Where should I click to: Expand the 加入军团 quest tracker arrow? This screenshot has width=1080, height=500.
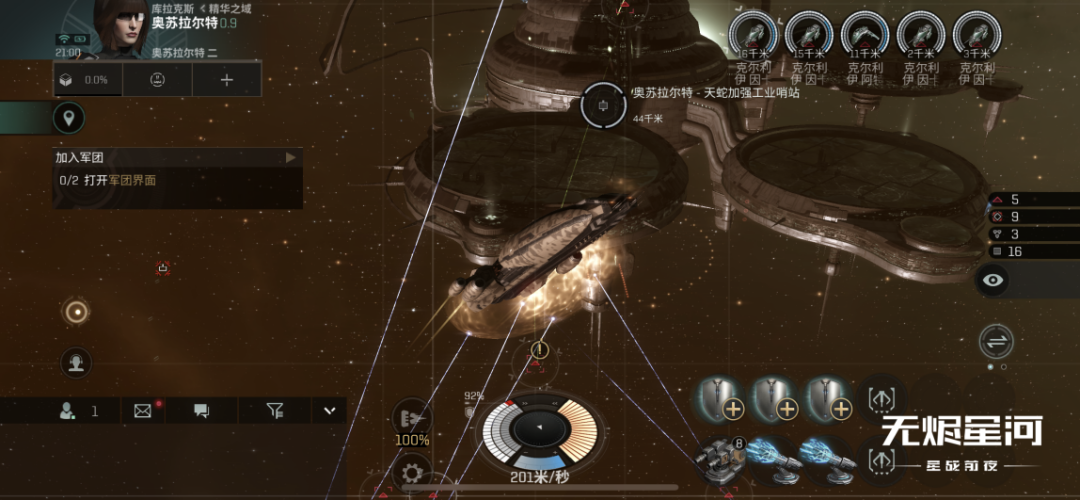pos(291,158)
